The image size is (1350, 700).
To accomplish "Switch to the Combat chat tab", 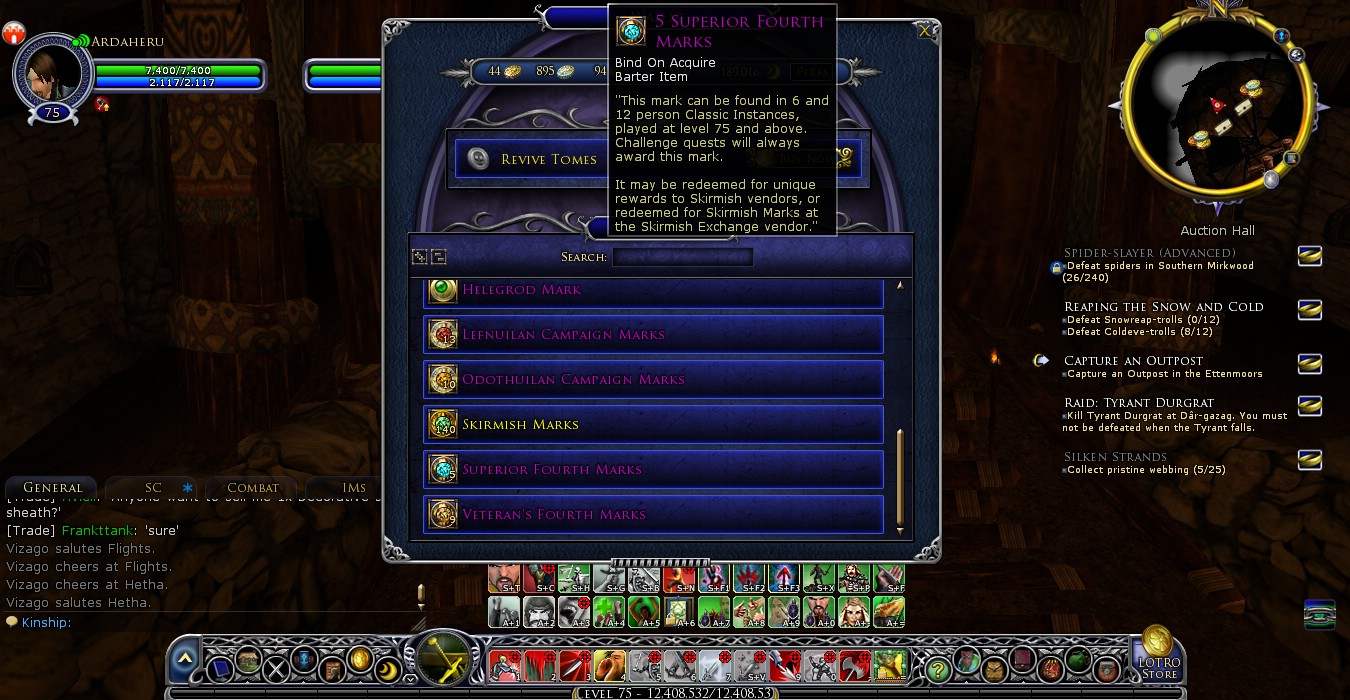I will click(x=253, y=487).
